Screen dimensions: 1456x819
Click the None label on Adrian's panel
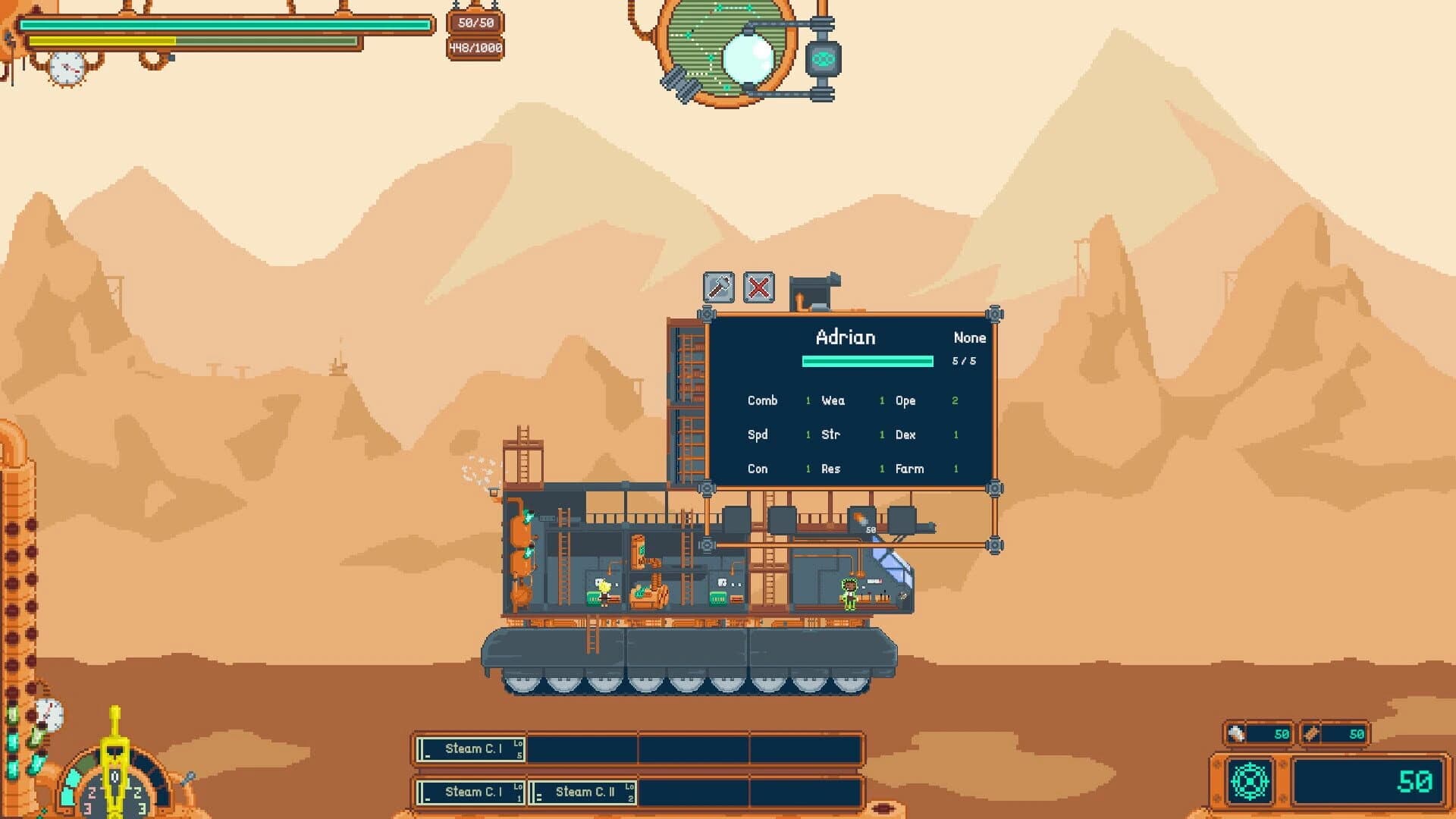(x=969, y=337)
